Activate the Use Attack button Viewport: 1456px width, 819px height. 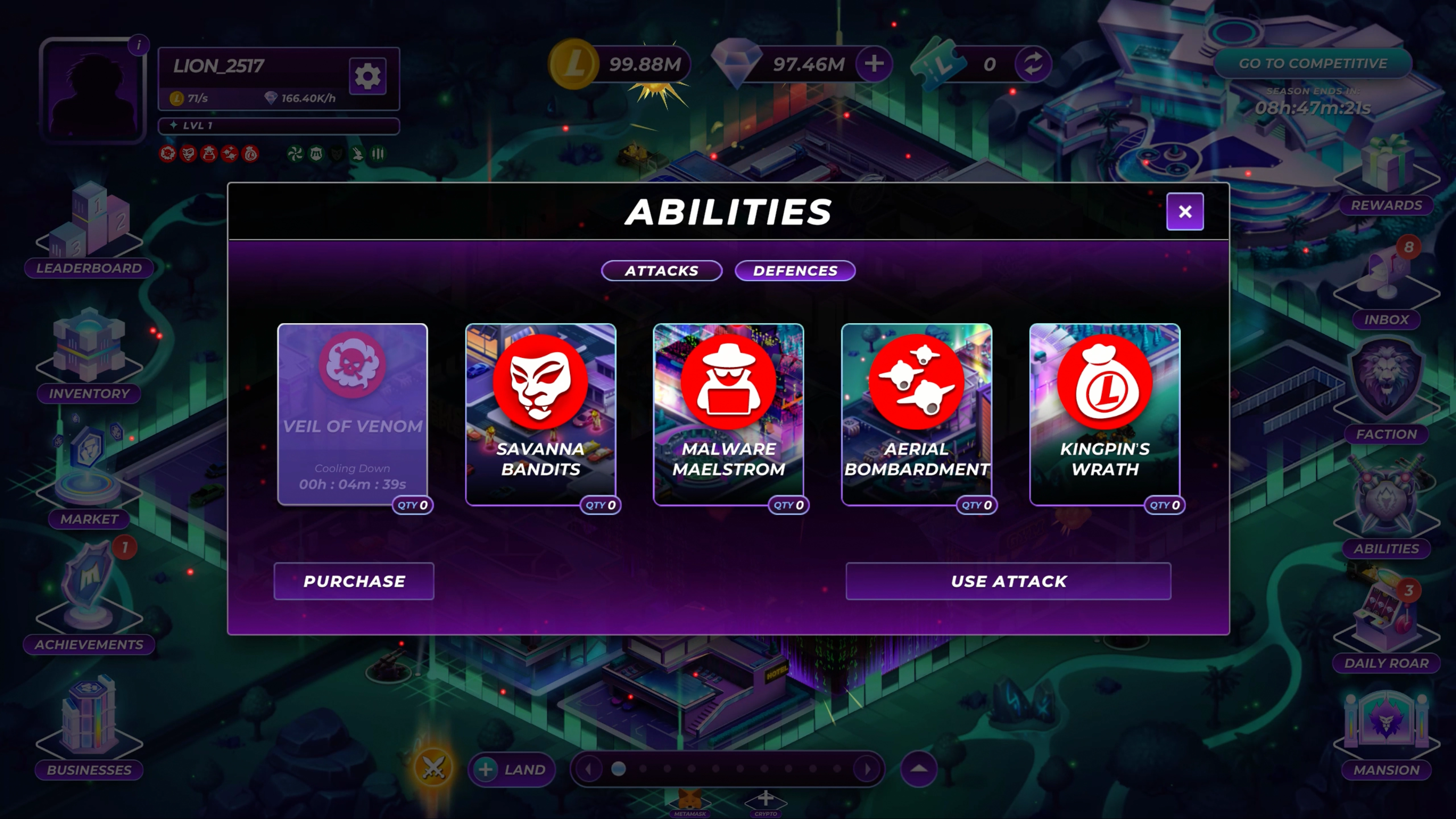(x=1008, y=581)
